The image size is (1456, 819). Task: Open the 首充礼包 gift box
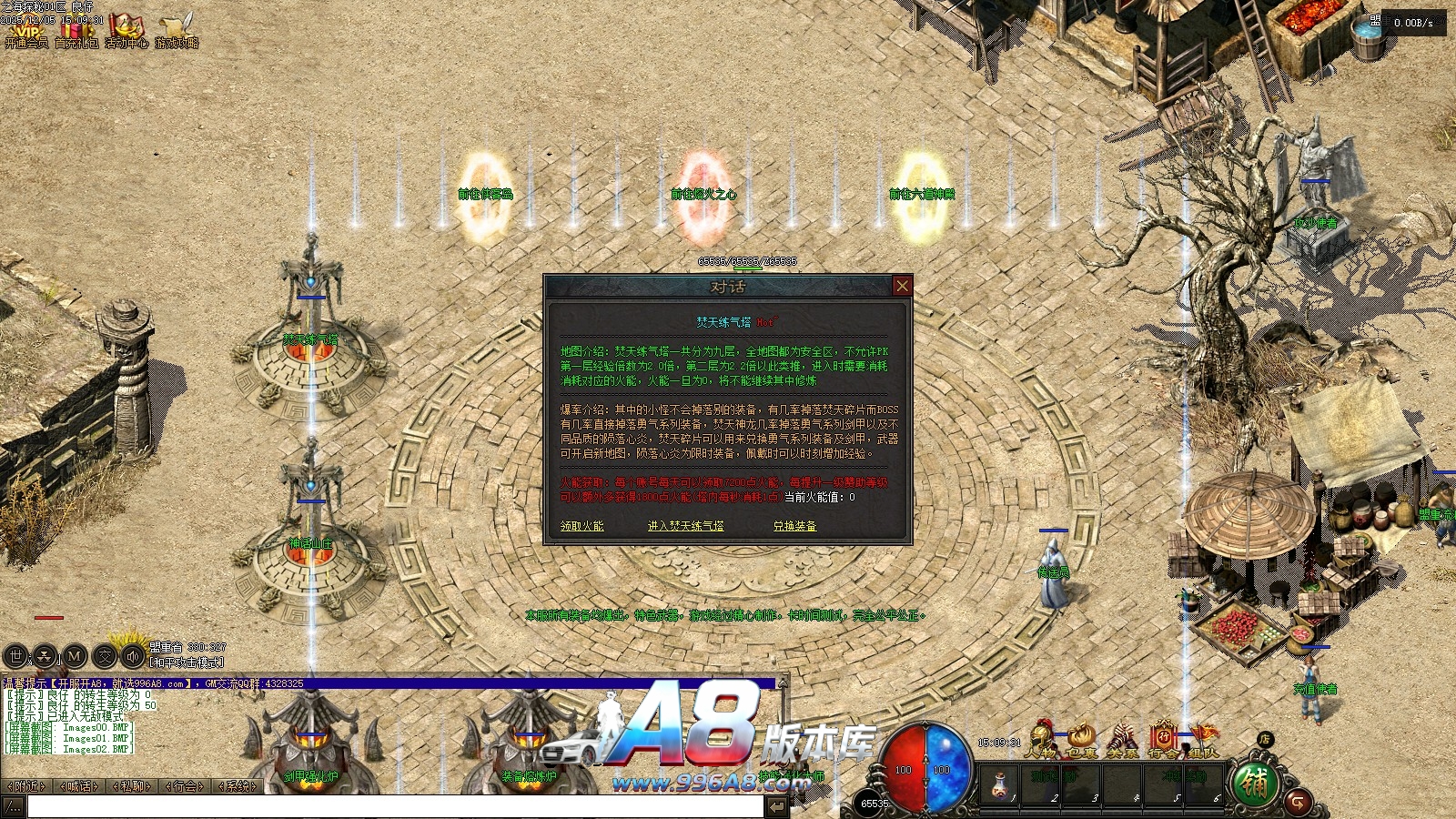(x=77, y=32)
